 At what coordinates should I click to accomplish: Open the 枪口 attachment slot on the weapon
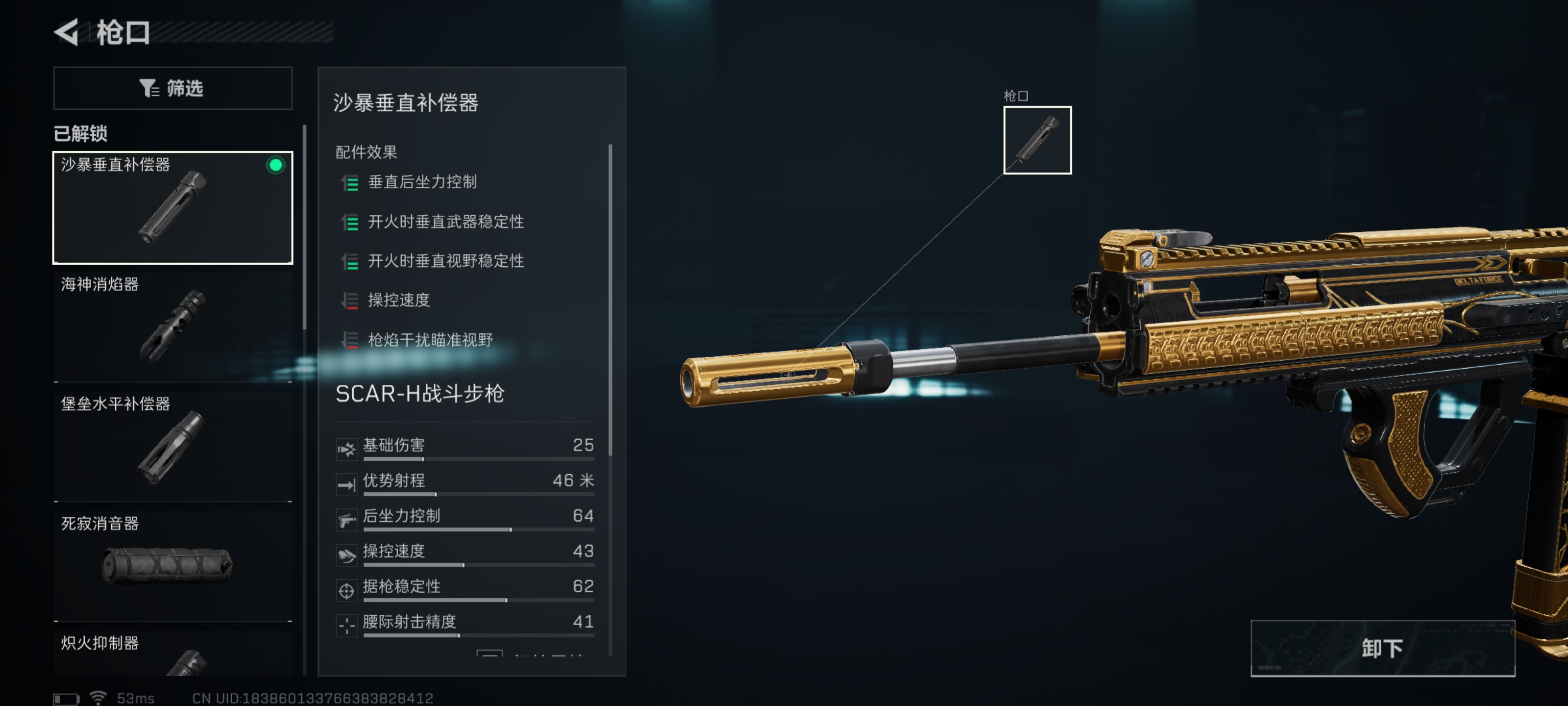click(1037, 139)
